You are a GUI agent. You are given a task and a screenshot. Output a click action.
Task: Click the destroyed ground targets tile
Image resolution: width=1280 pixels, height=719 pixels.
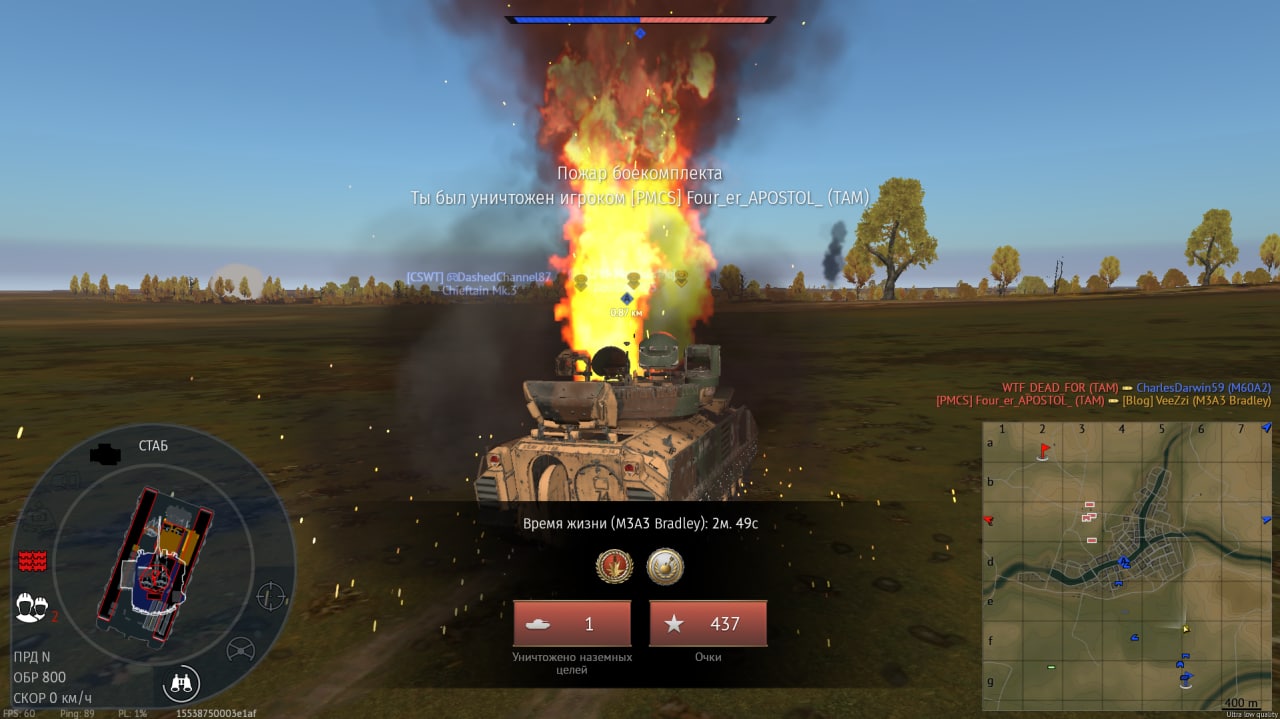572,623
